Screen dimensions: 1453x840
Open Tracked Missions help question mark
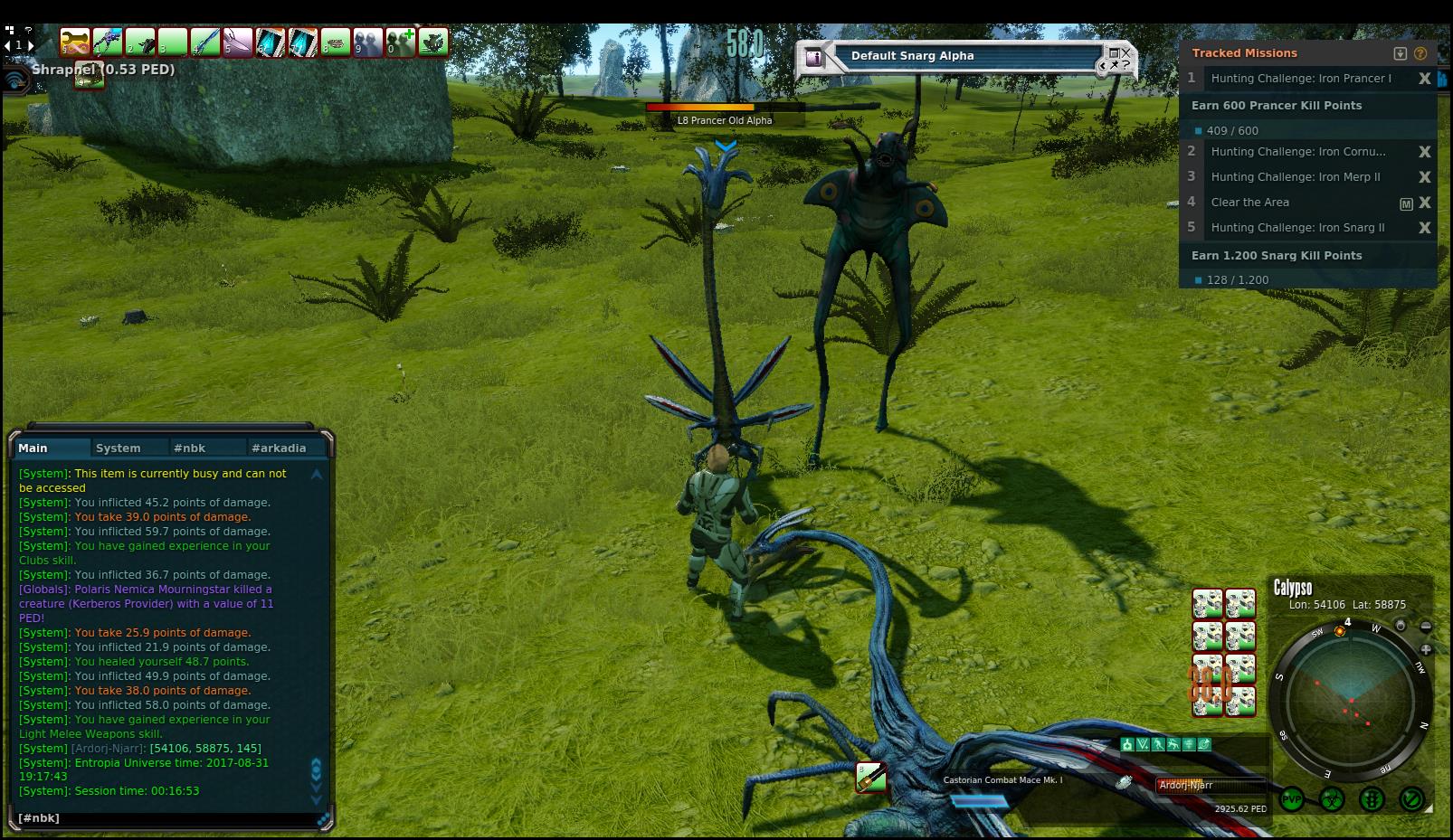[x=1420, y=53]
